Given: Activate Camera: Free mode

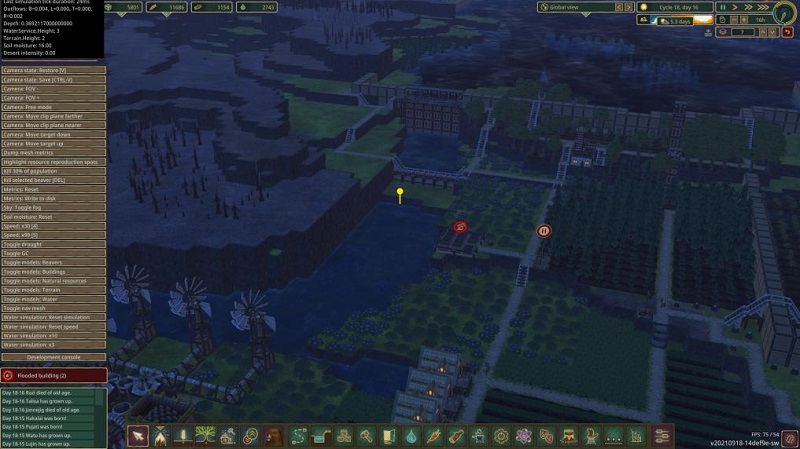Looking at the screenshot, I should [54, 107].
